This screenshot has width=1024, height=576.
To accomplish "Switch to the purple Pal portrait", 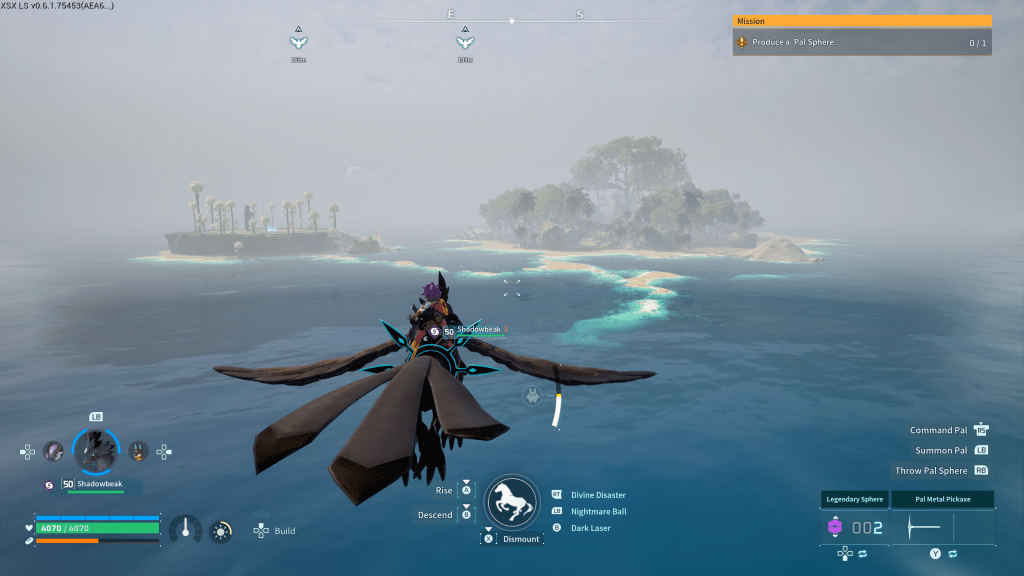I will coord(53,452).
